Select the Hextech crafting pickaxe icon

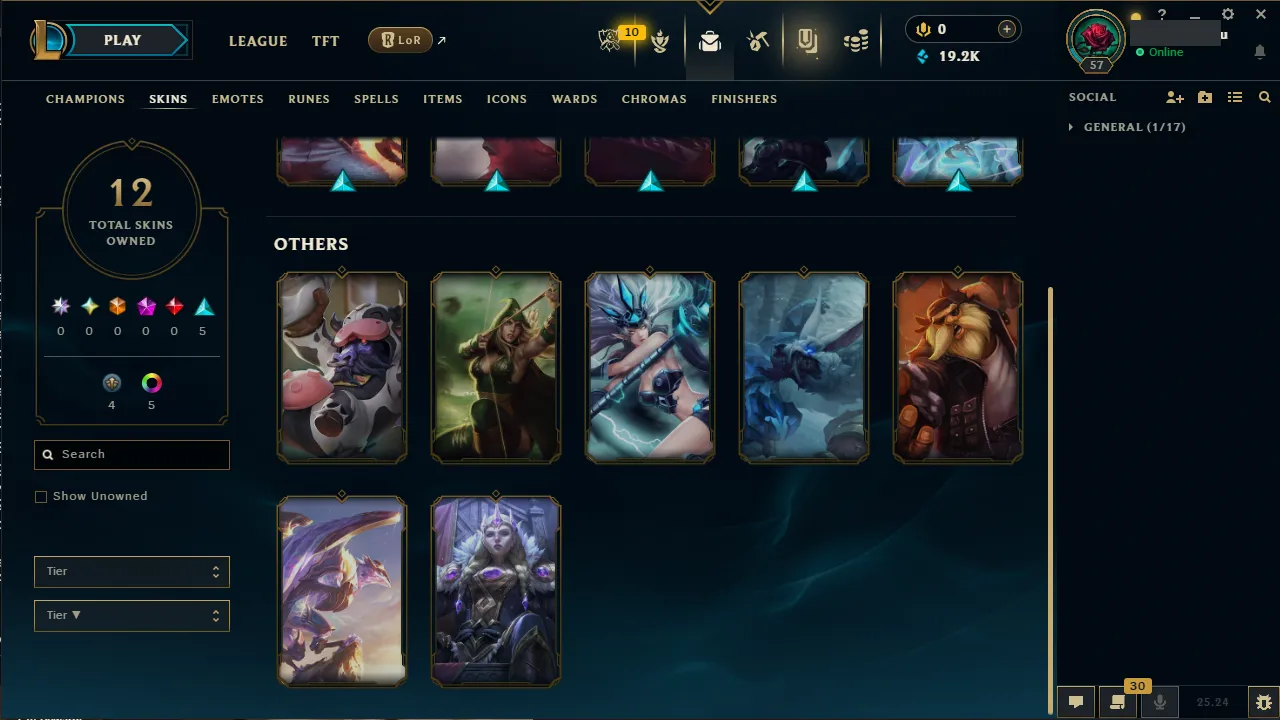point(757,41)
